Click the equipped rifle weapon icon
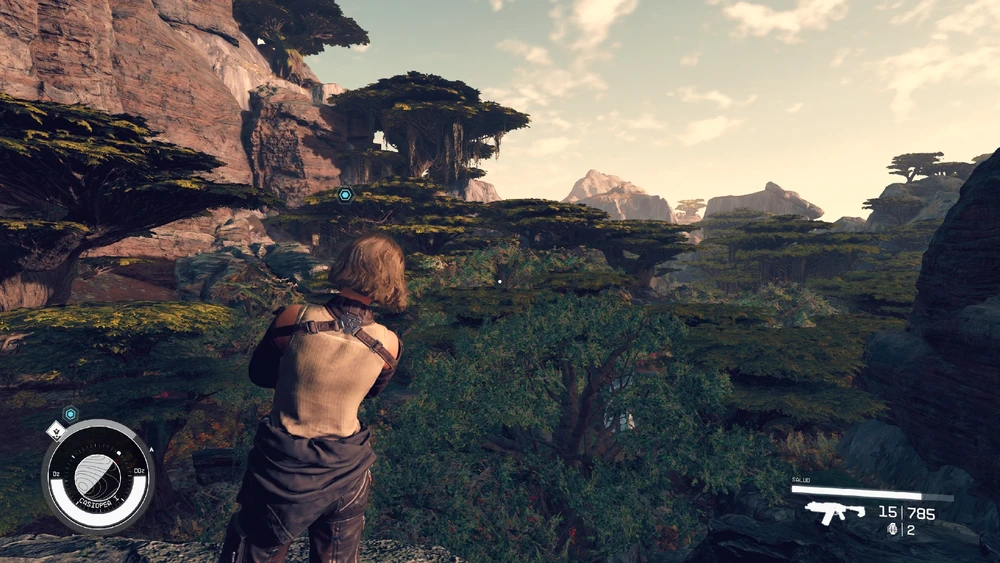Image resolution: width=1000 pixels, height=563 pixels. [x=836, y=513]
